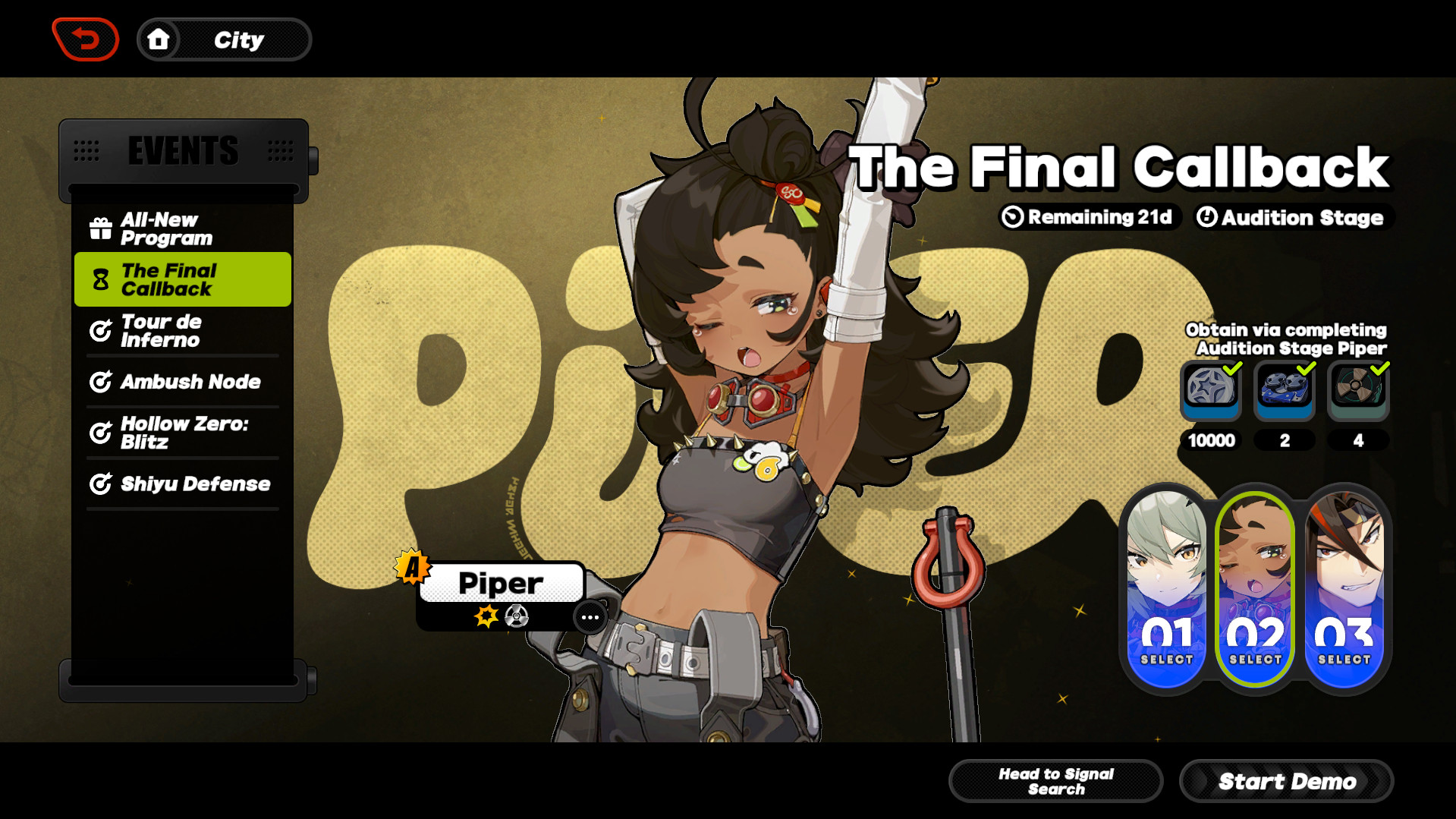Click the physical attribute icon under Piper's name
This screenshot has height=819, width=1456.
click(x=517, y=616)
